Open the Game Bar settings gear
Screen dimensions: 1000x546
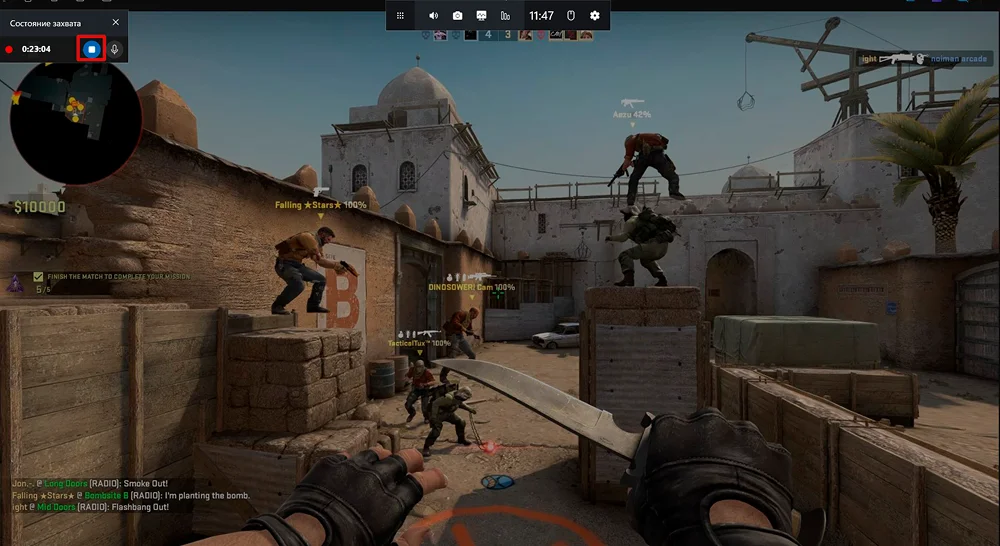[x=595, y=15]
